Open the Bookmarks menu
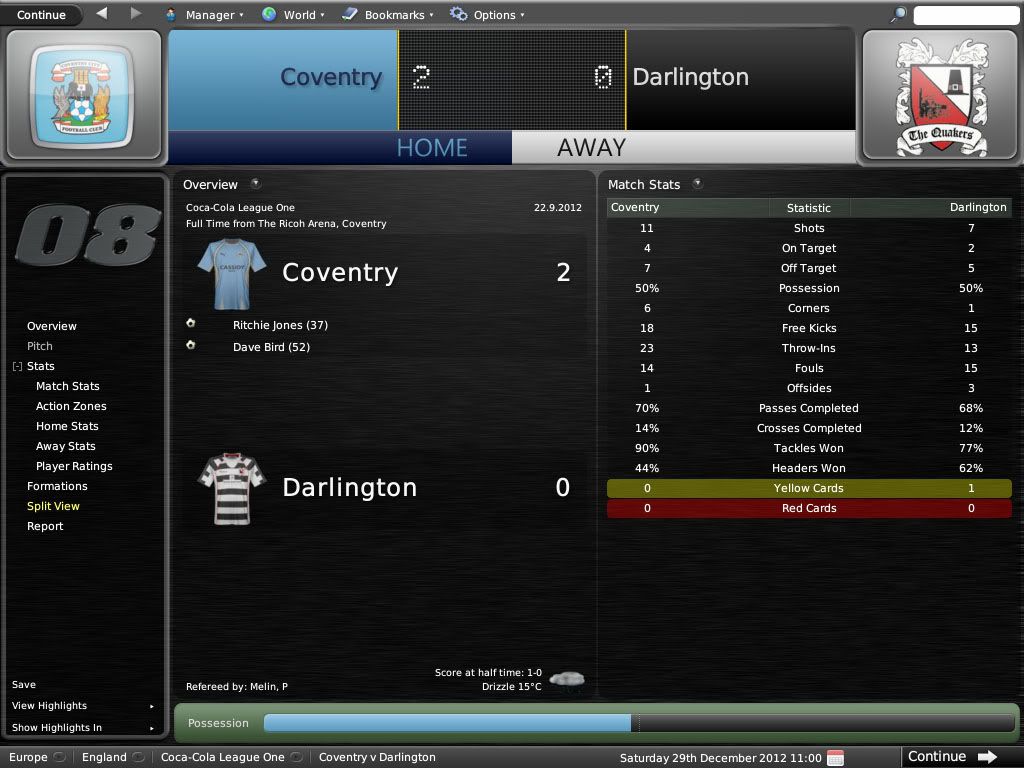The image size is (1024, 768). point(388,15)
